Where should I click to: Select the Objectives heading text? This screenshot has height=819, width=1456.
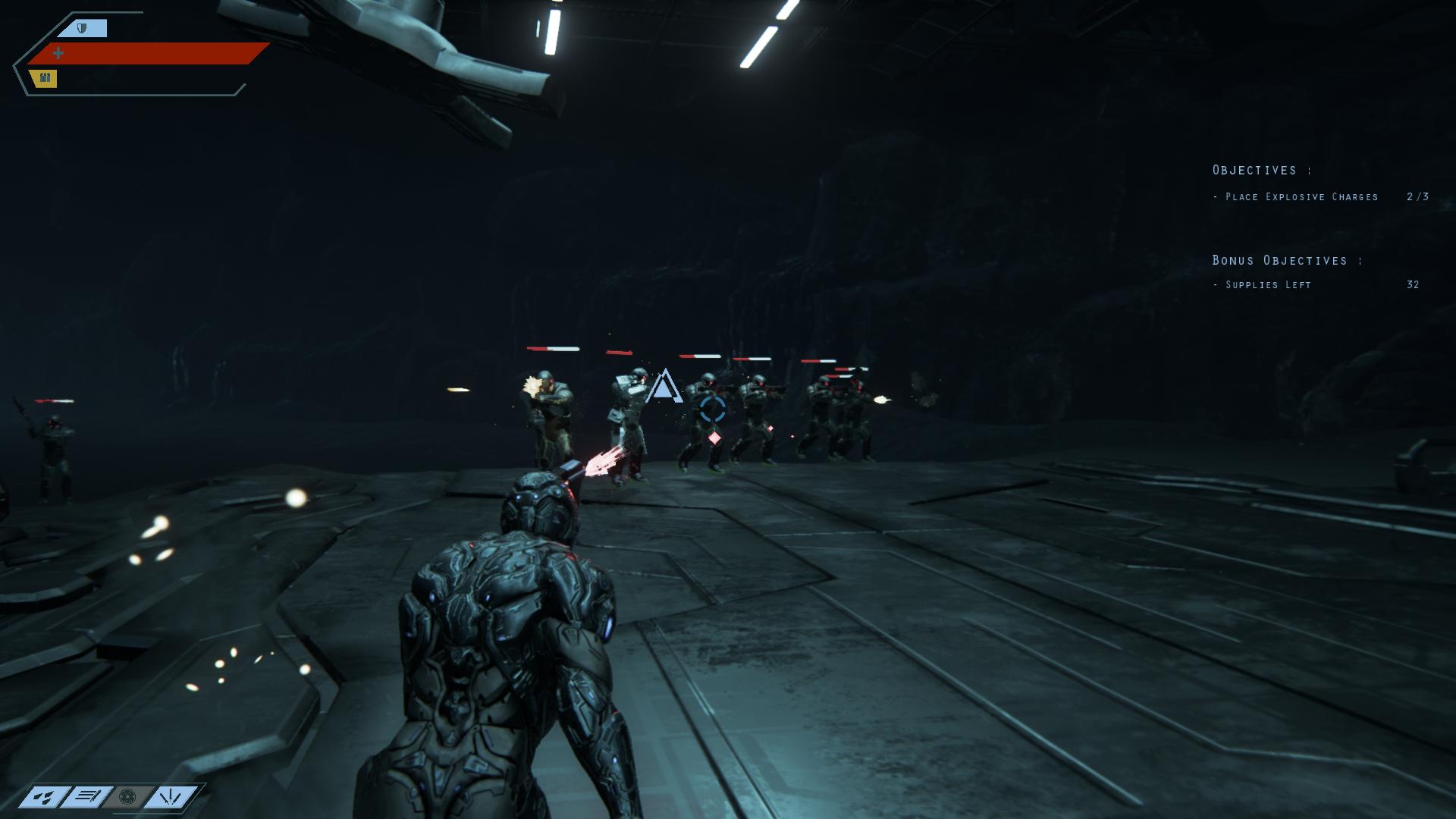tap(1262, 171)
